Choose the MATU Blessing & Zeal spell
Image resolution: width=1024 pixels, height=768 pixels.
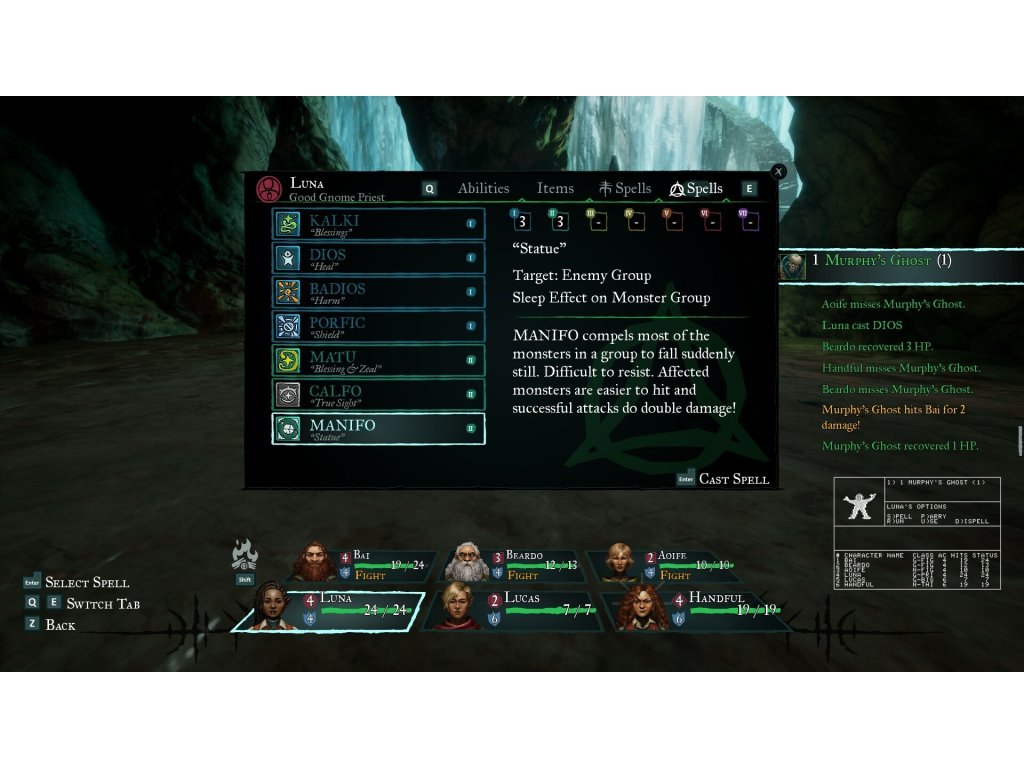pos(378,360)
